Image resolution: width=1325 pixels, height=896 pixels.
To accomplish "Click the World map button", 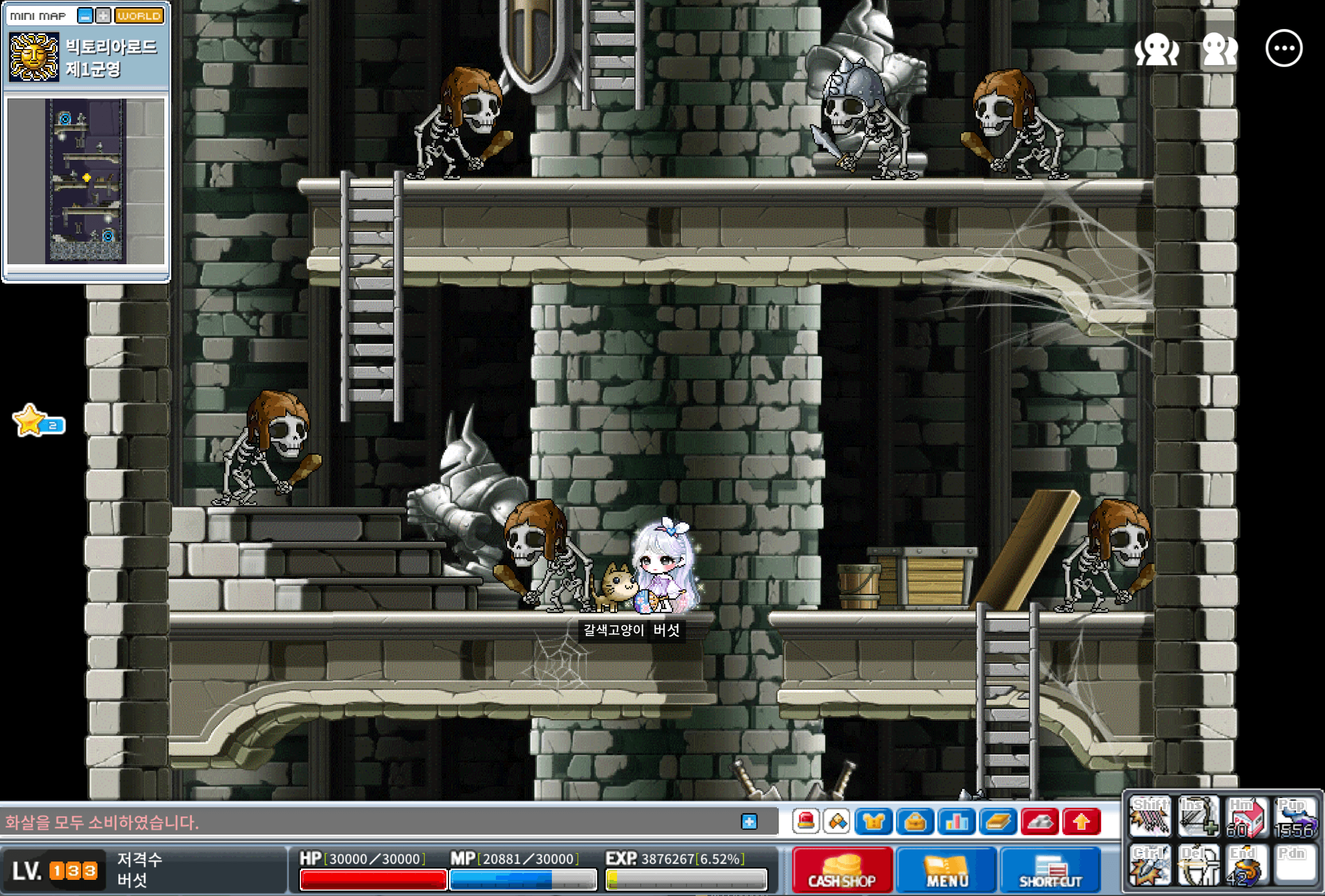I will (x=139, y=16).
